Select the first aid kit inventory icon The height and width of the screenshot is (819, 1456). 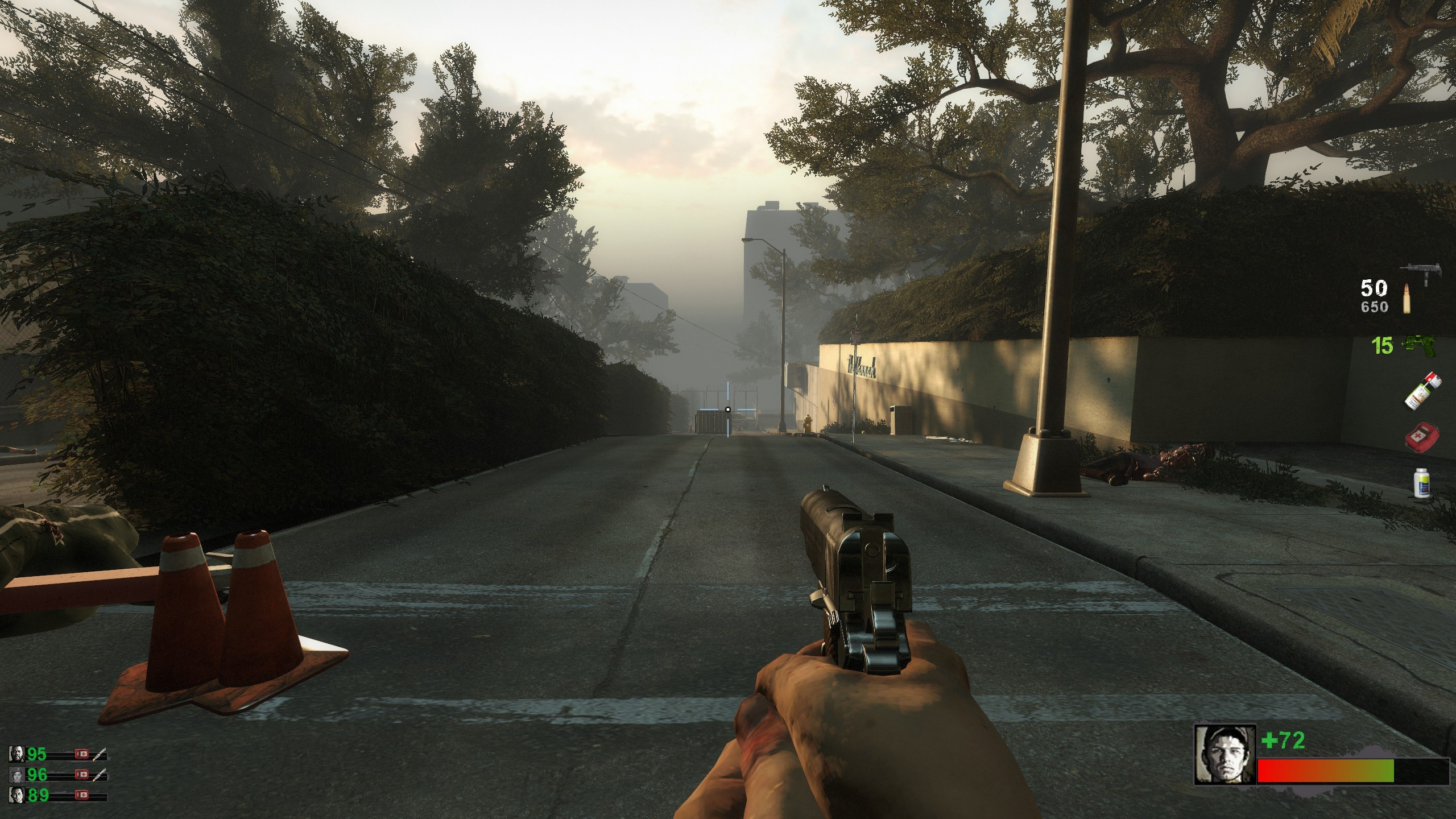click(x=1421, y=437)
